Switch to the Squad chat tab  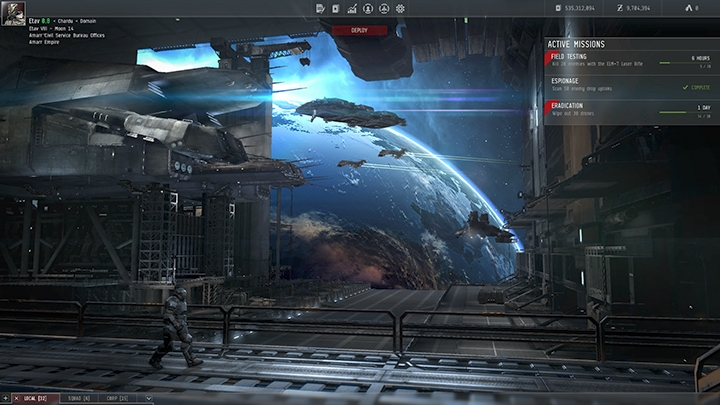point(77,398)
